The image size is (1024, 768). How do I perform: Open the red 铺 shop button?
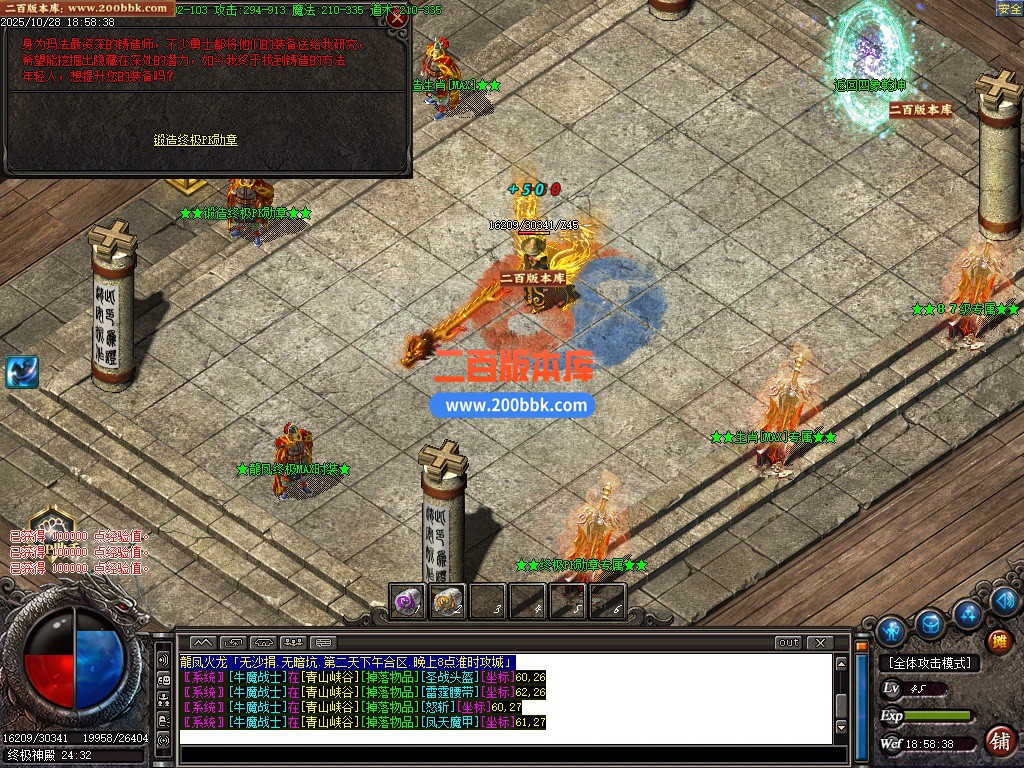[998, 741]
